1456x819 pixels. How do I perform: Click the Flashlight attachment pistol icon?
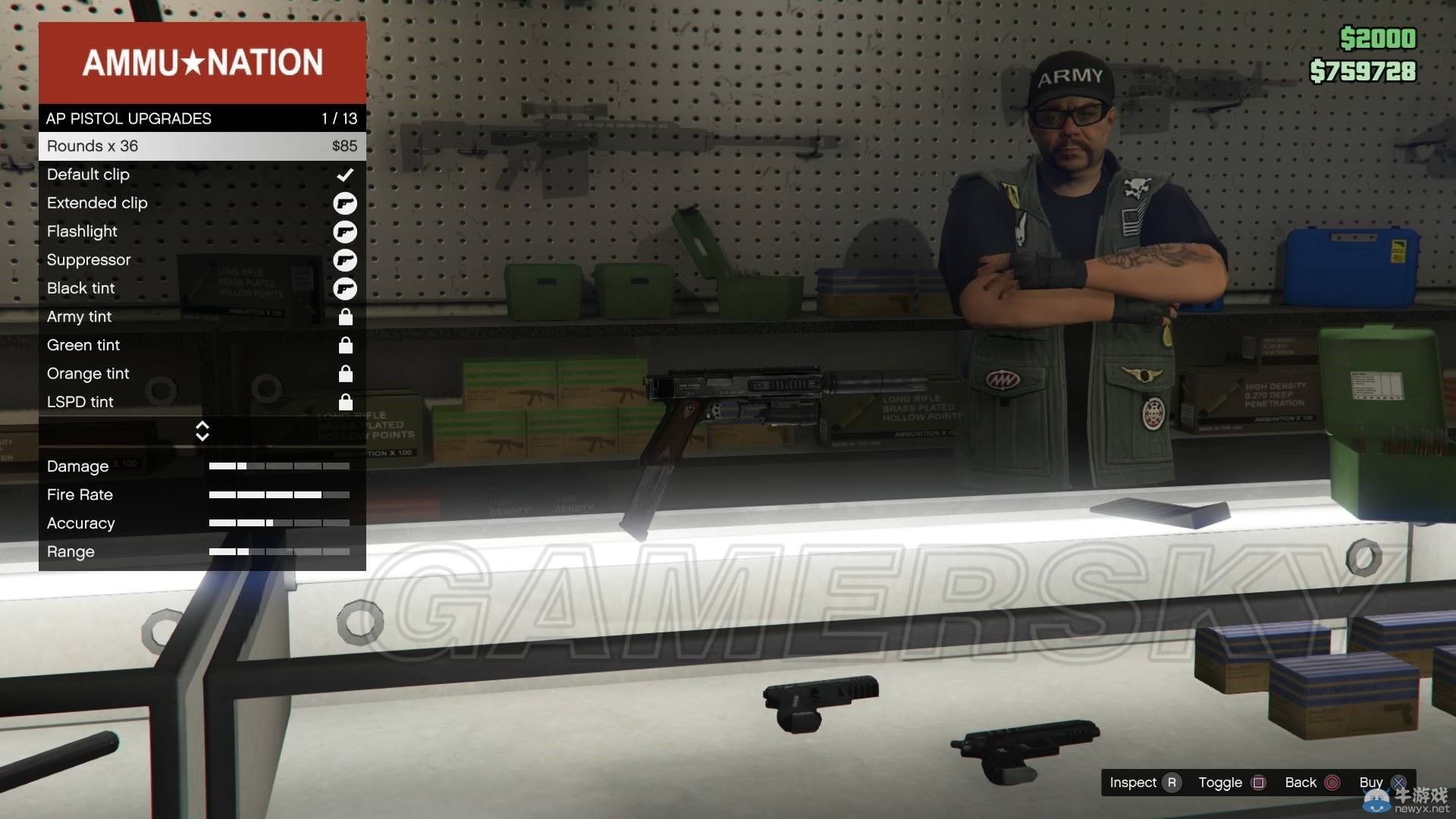click(x=346, y=232)
